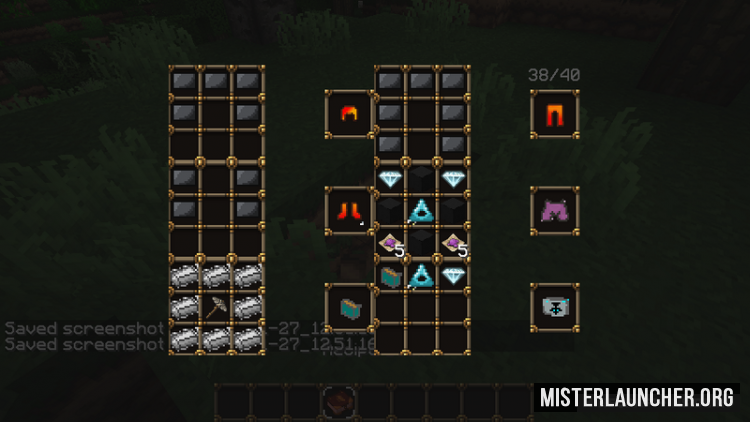Open the misterlauncher.org watermark link
This screenshot has height=422, width=750.
point(637,397)
